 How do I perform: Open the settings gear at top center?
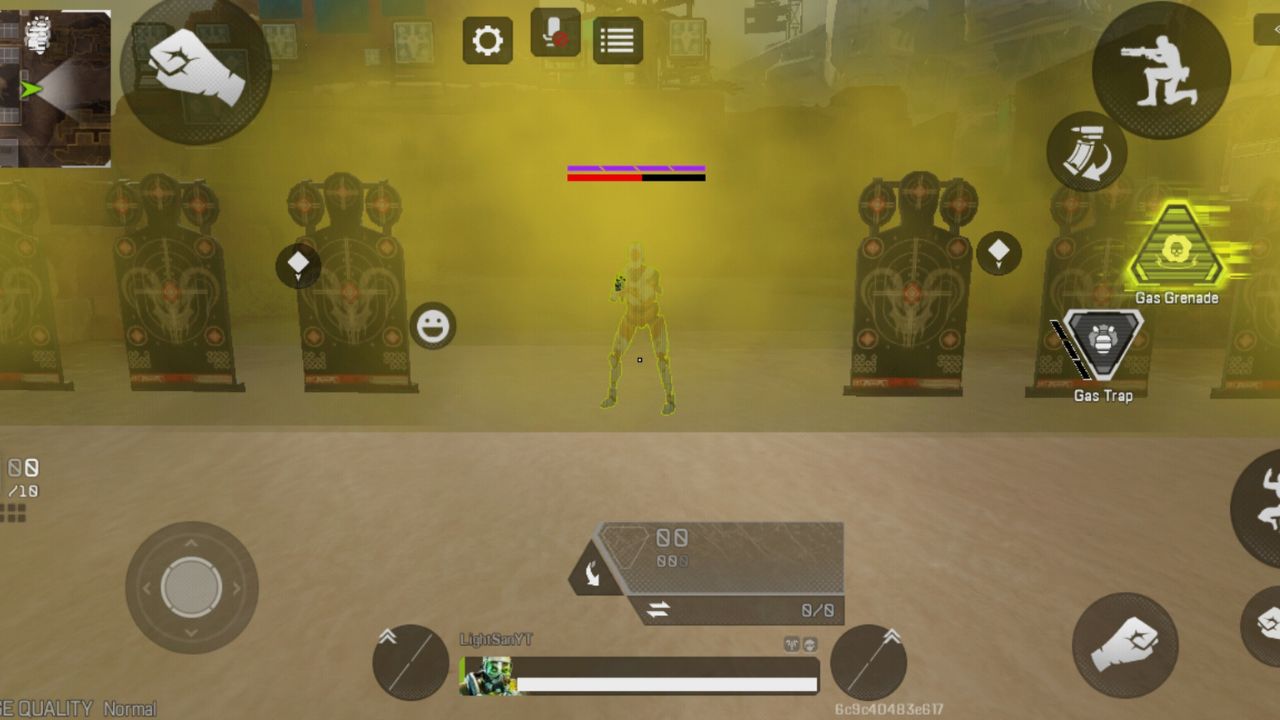click(x=487, y=39)
